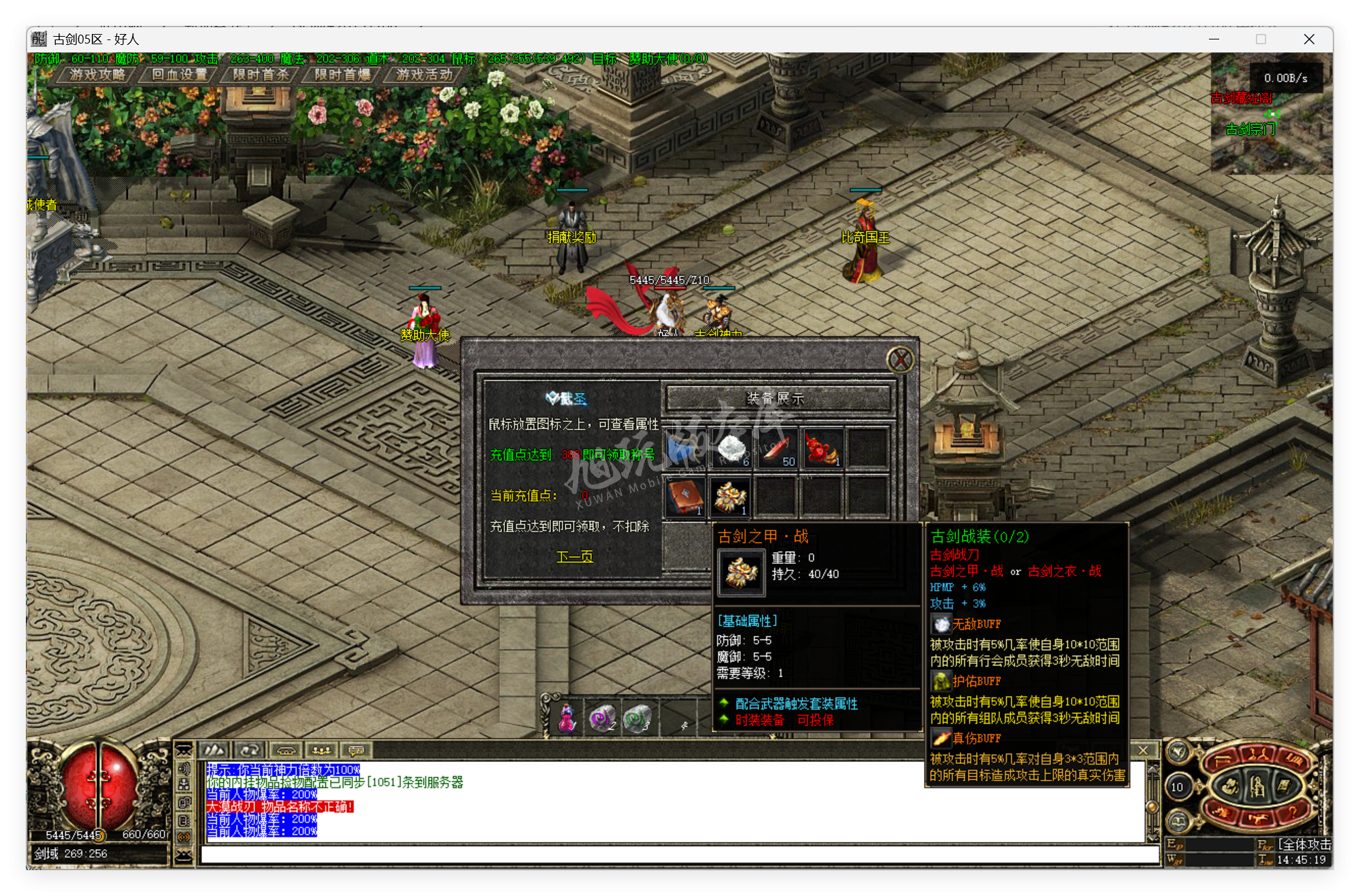This screenshot has width=1360, height=896.
Task: Select the team formation icon above the chat
Action: coord(322,750)
